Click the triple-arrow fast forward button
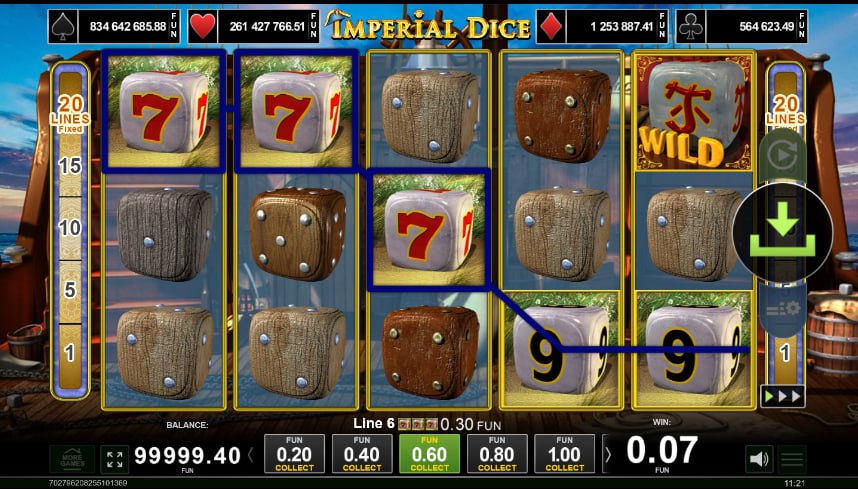The height and width of the screenshot is (489, 858). pos(781,395)
